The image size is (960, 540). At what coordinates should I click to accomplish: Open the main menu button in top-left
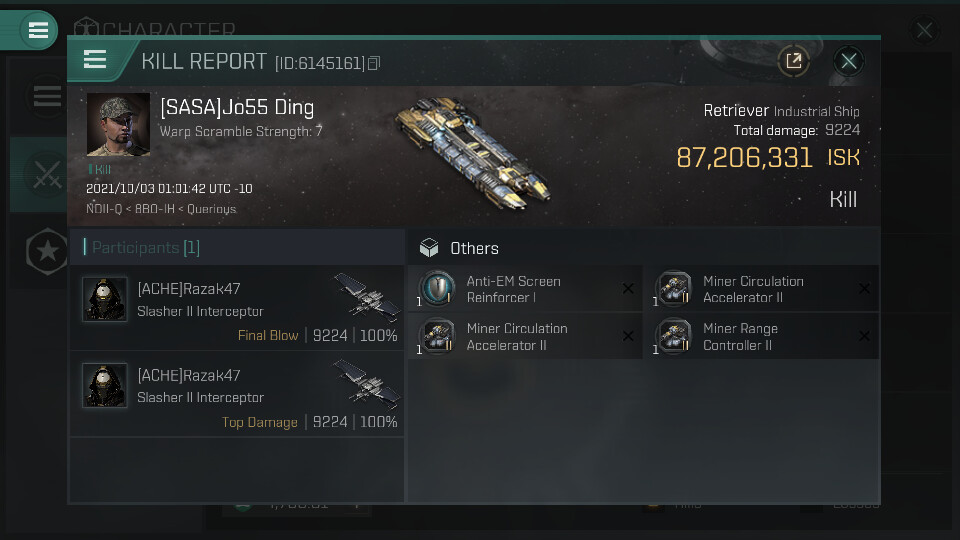pos(38,30)
